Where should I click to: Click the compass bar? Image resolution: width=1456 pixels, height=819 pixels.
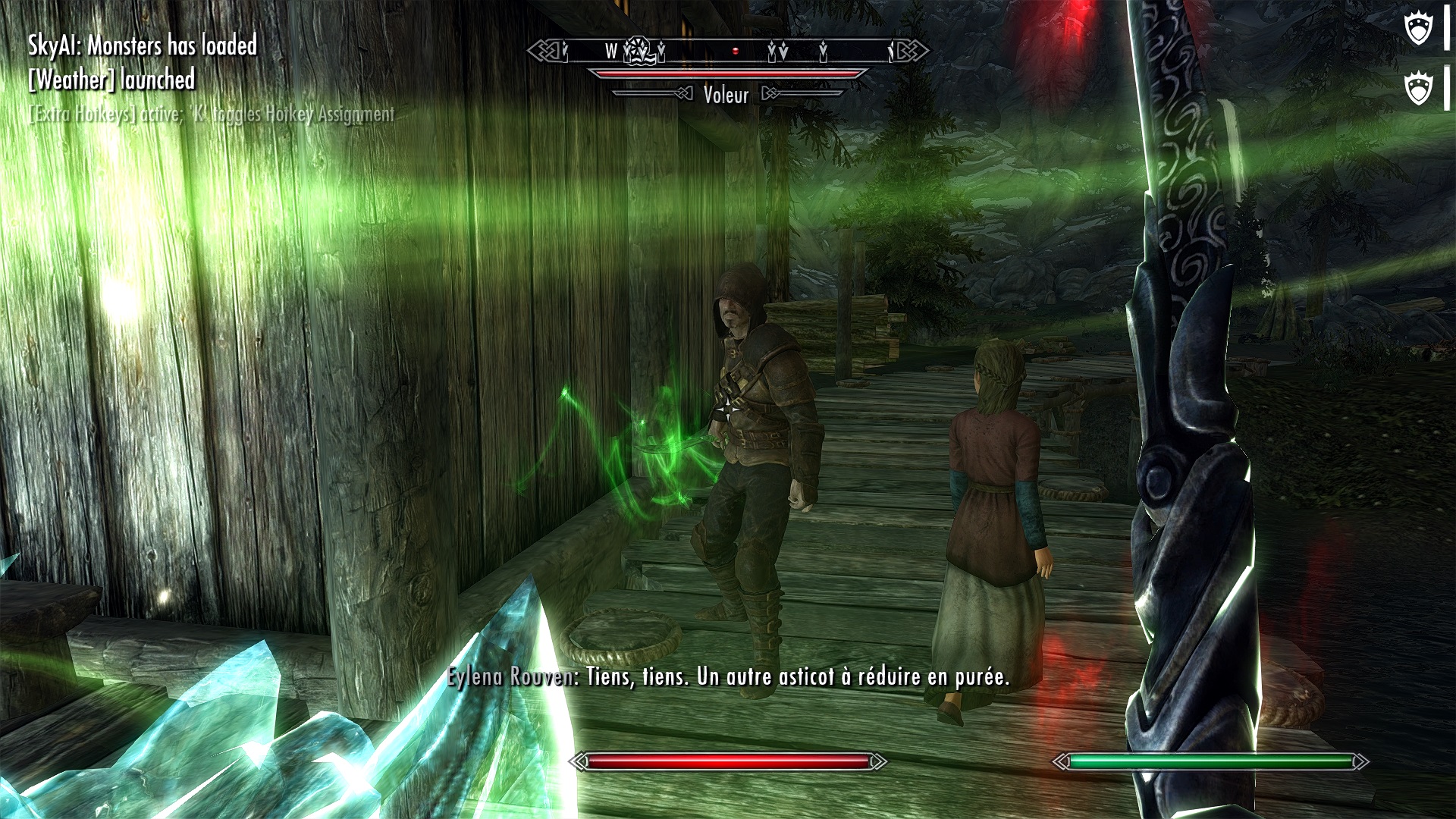(728, 52)
